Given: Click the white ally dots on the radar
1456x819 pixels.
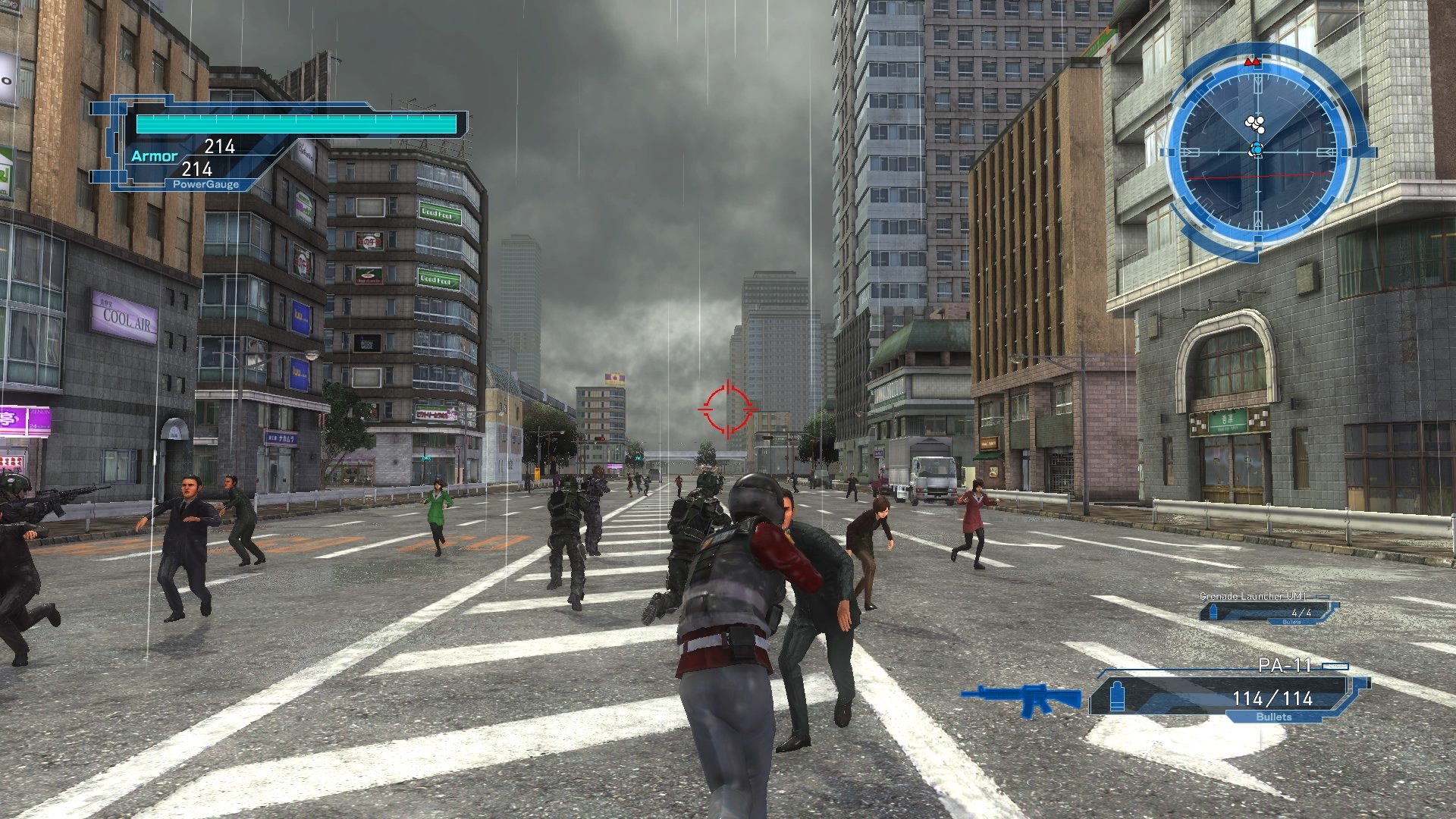Looking at the screenshot, I should pyautogui.click(x=1254, y=124).
